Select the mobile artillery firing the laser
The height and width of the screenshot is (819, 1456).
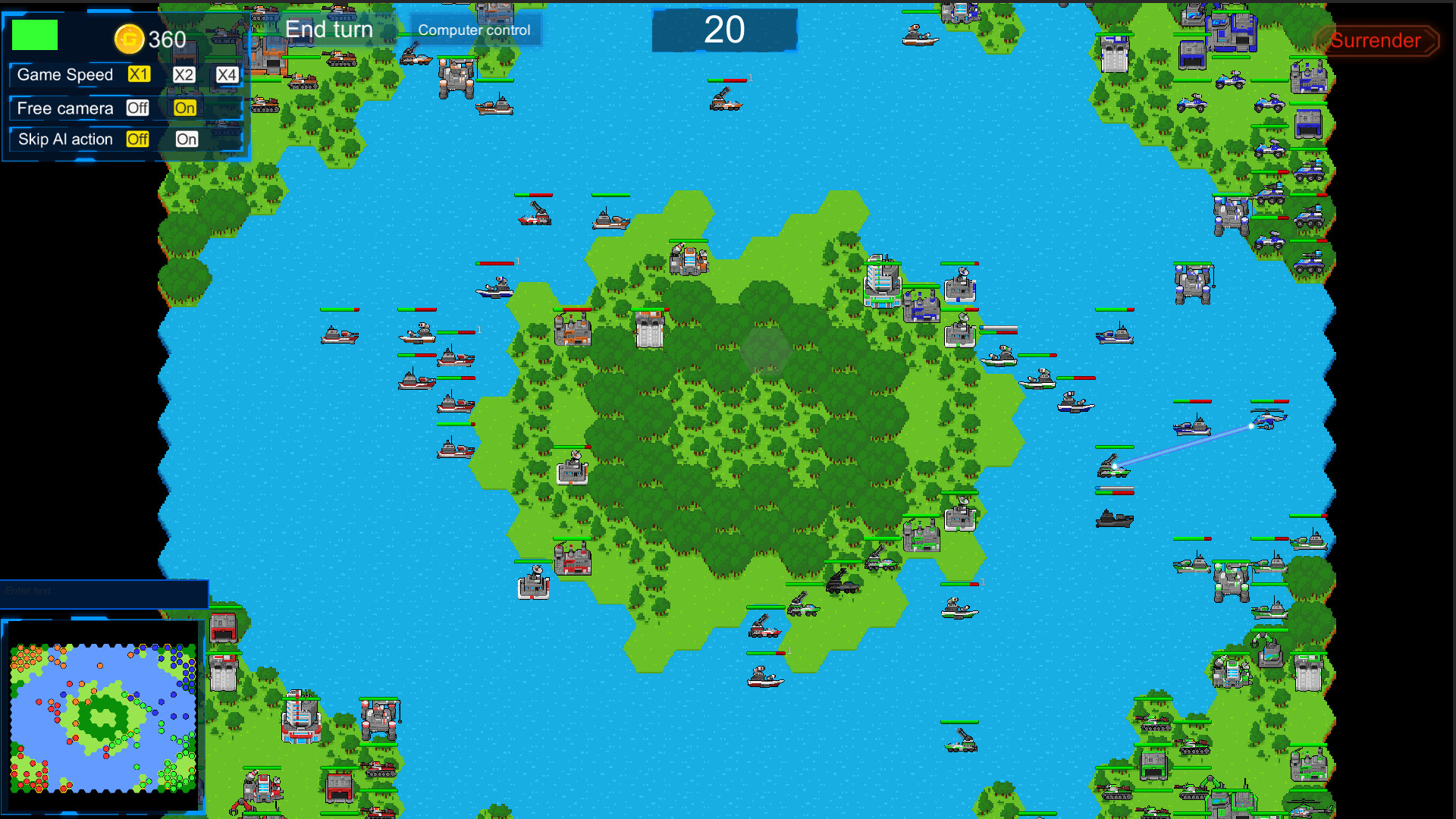pos(1112,466)
